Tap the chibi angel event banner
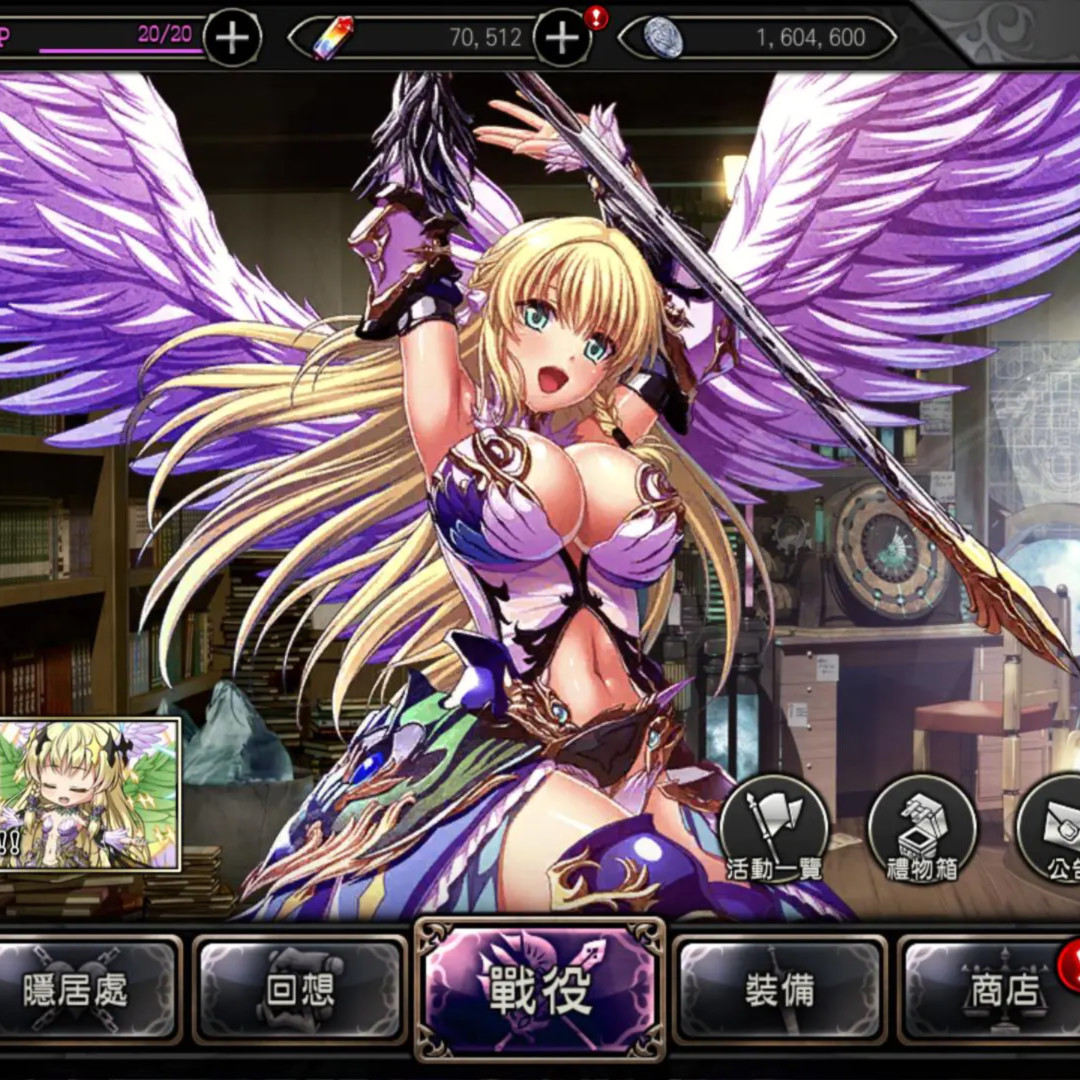Viewport: 1080px width, 1080px height. tap(90, 794)
